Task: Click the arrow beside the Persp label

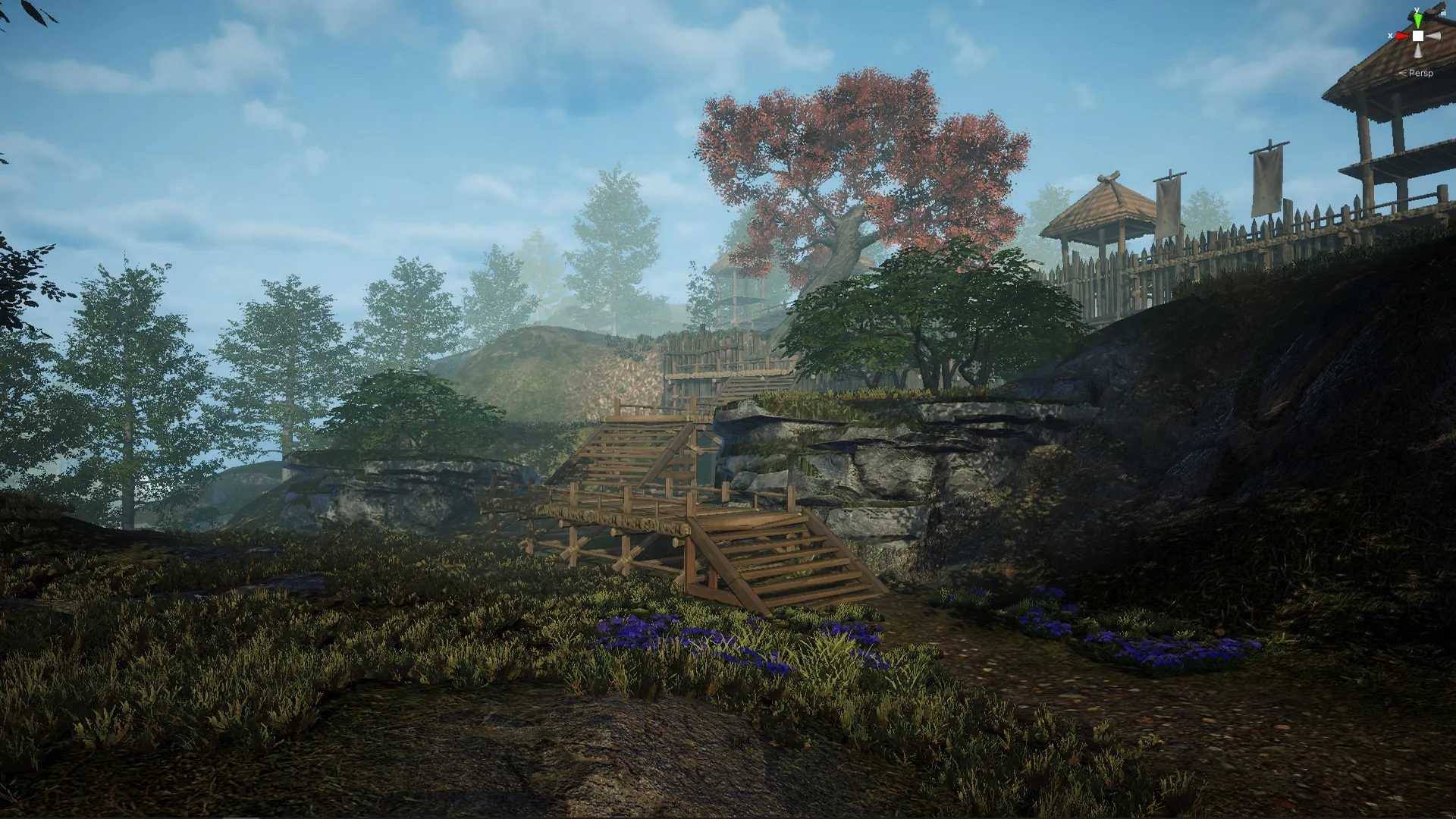Action: (1403, 73)
